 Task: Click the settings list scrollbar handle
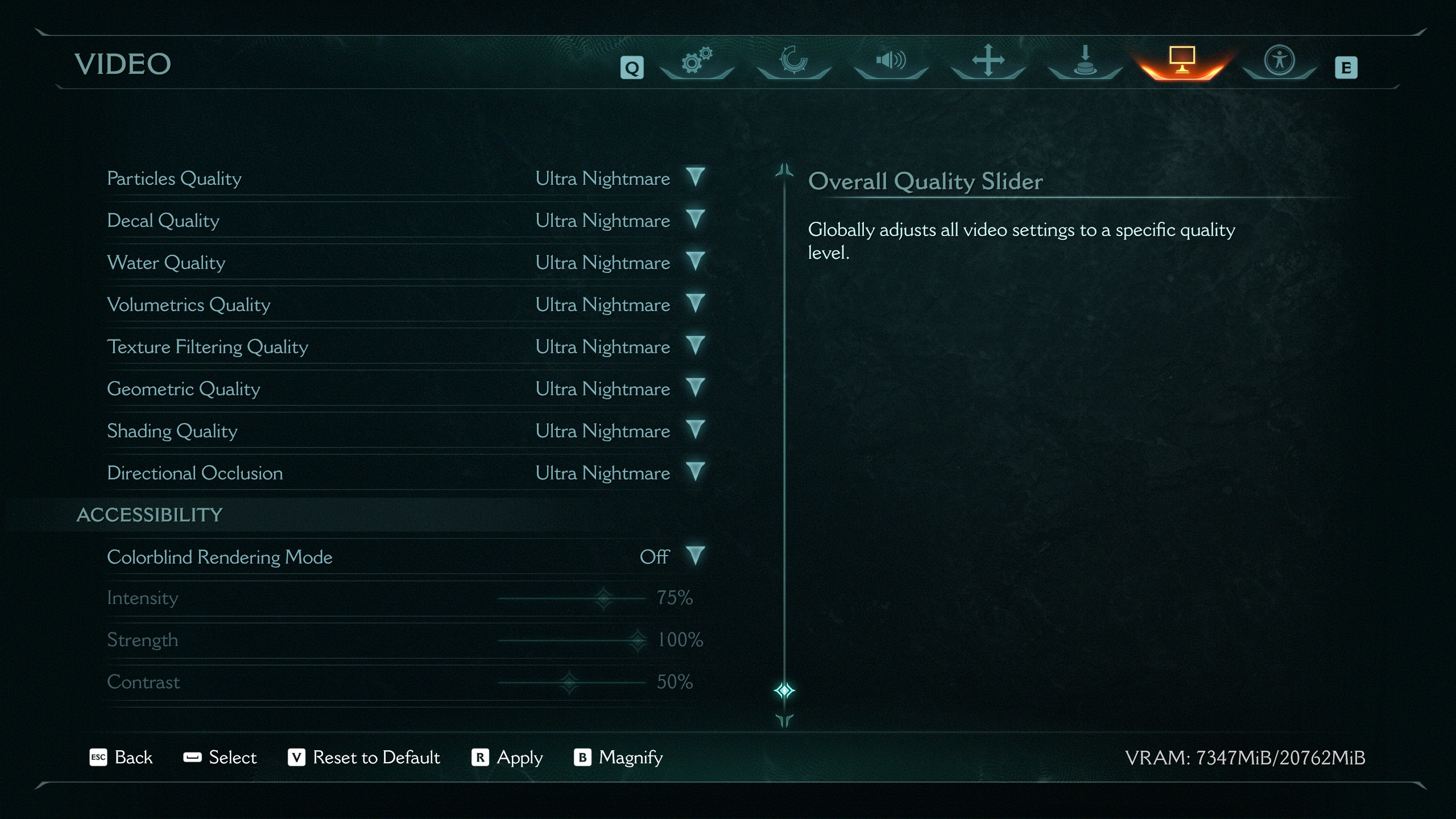[784, 690]
